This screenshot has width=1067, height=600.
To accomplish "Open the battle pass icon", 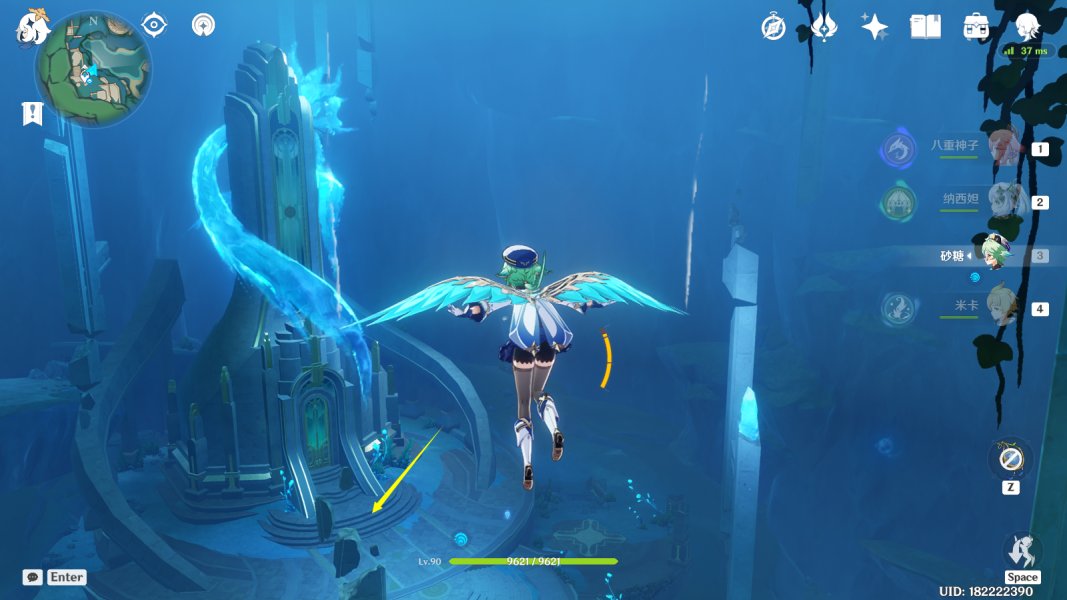I will coord(824,27).
